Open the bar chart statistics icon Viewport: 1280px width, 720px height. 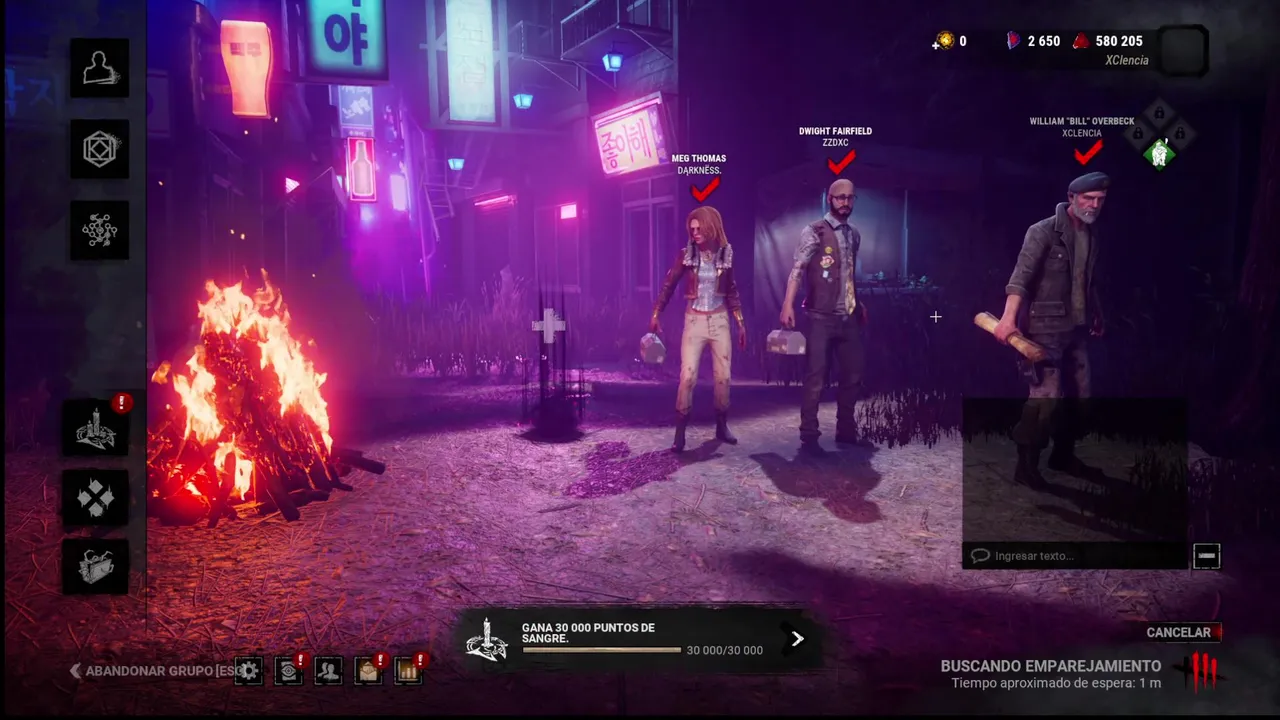[408, 670]
